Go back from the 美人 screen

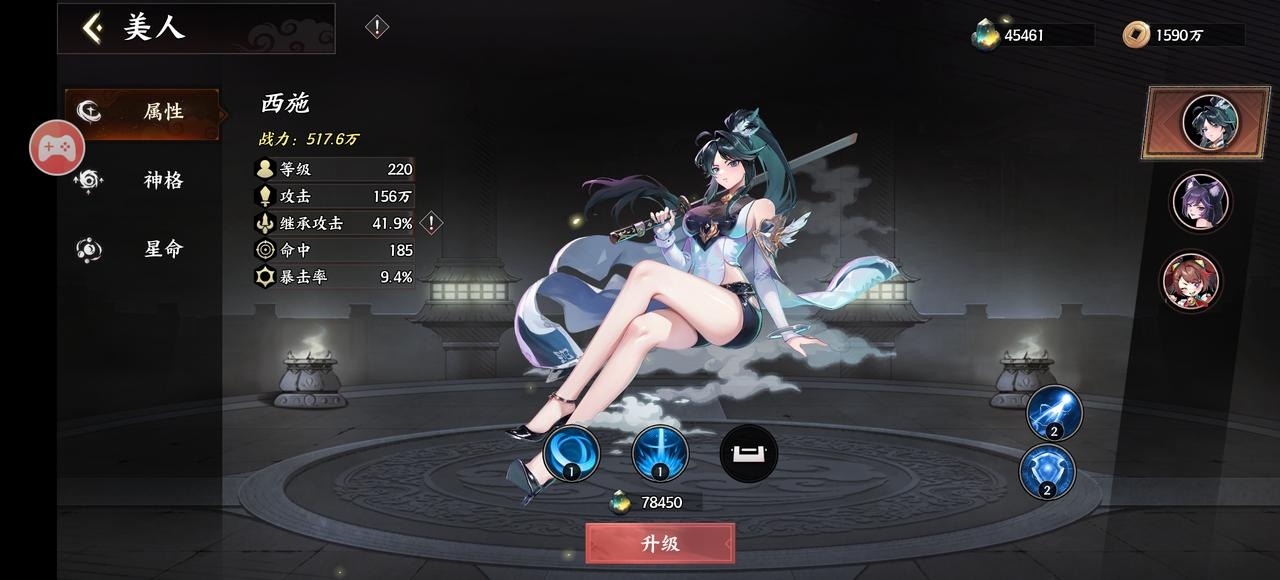(93, 28)
